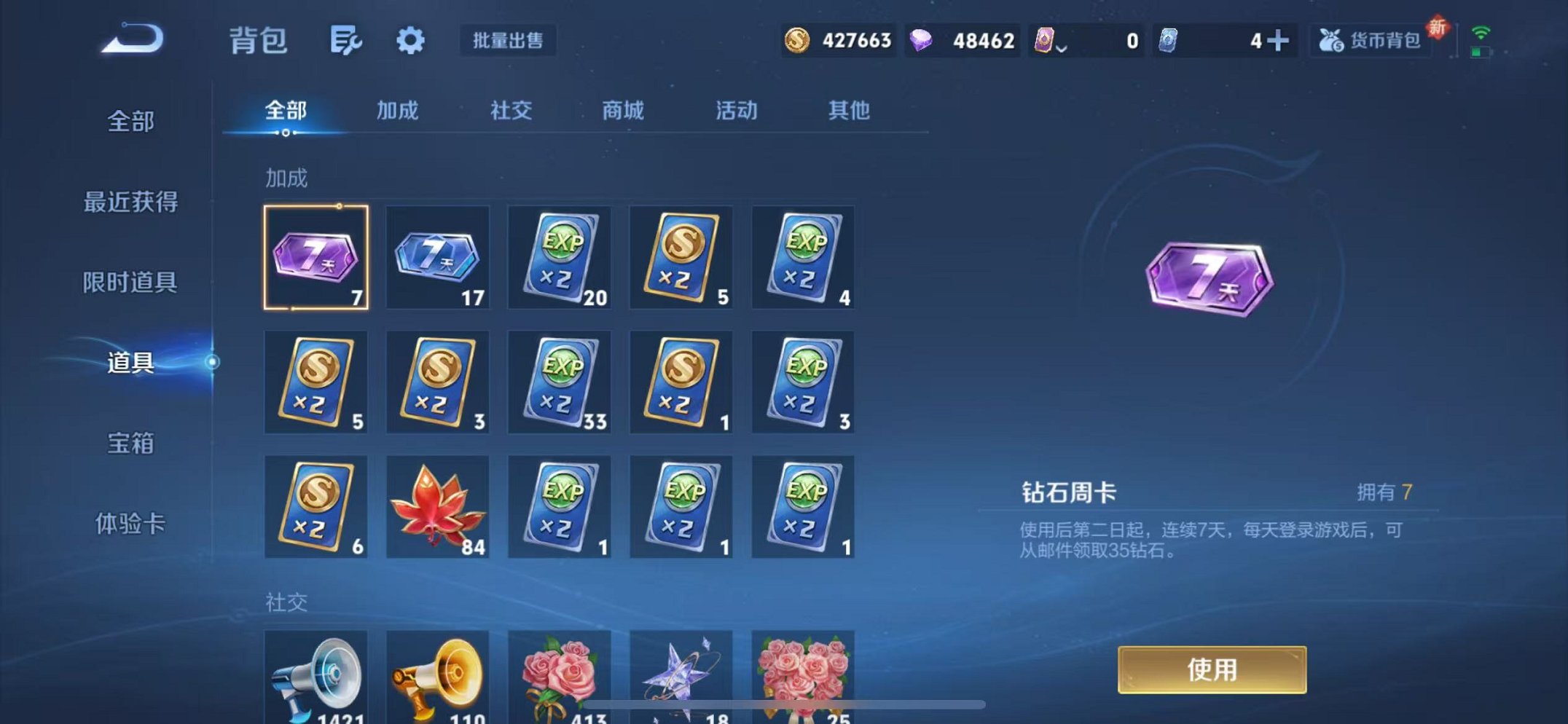Switch to the 活动 tab
Screen dimensions: 1568x724
click(x=736, y=111)
